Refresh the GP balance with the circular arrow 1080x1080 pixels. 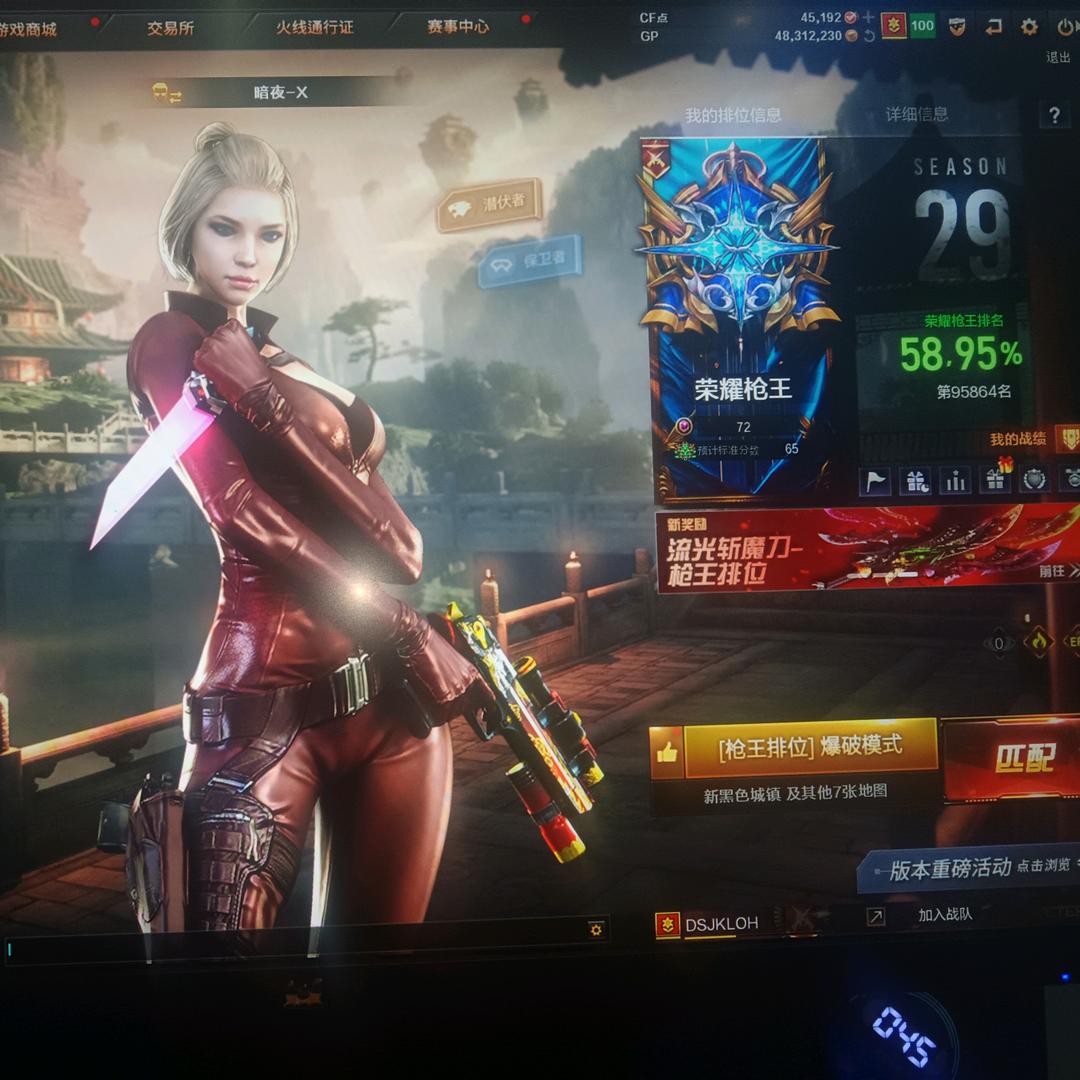point(869,36)
